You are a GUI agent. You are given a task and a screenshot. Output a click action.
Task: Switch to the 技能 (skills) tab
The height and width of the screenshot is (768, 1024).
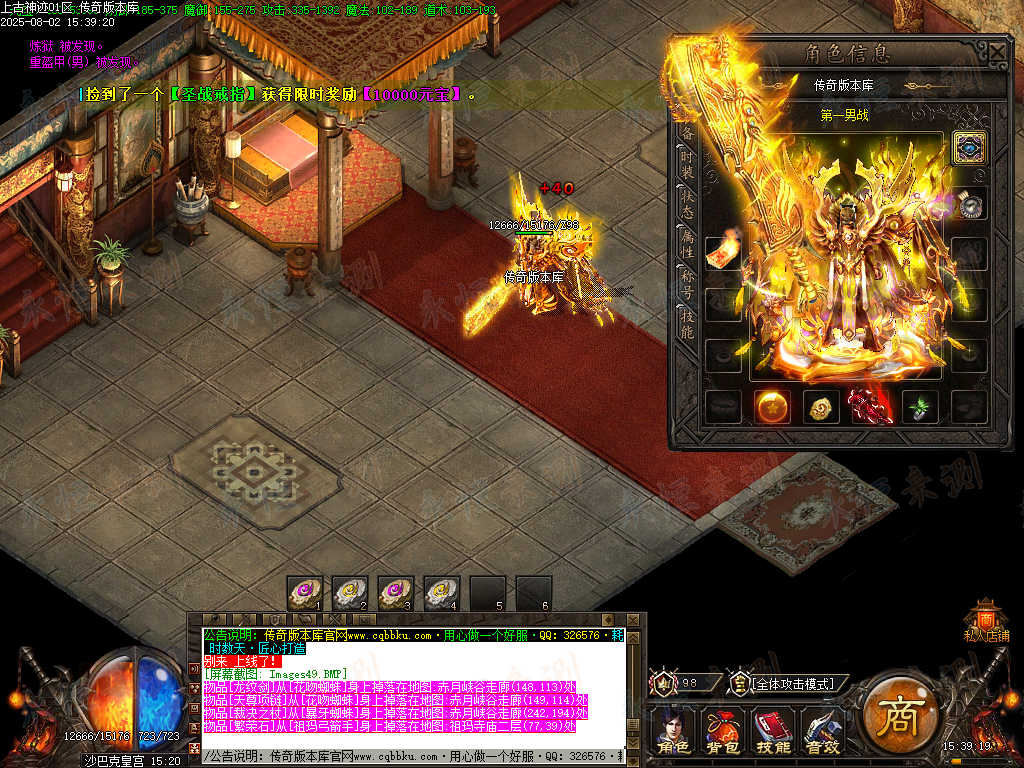[687, 322]
